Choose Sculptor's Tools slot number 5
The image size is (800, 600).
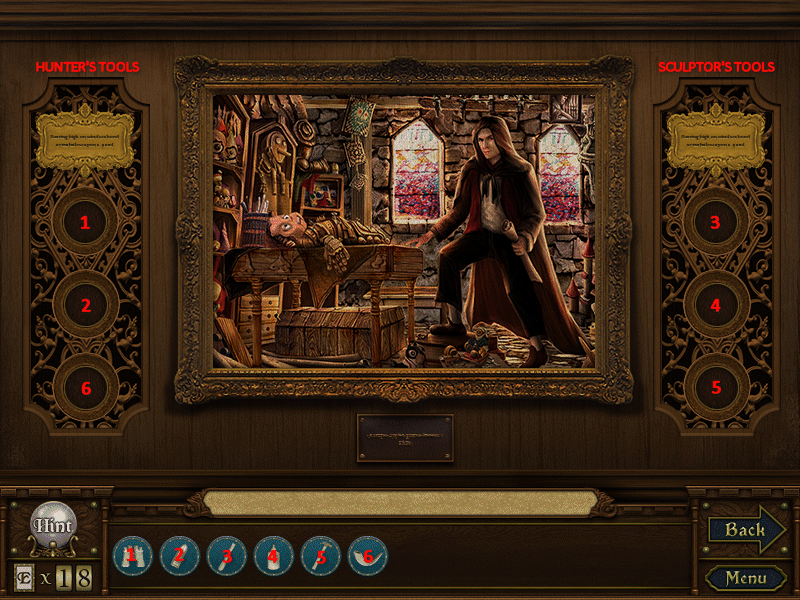tap(715, 387)
